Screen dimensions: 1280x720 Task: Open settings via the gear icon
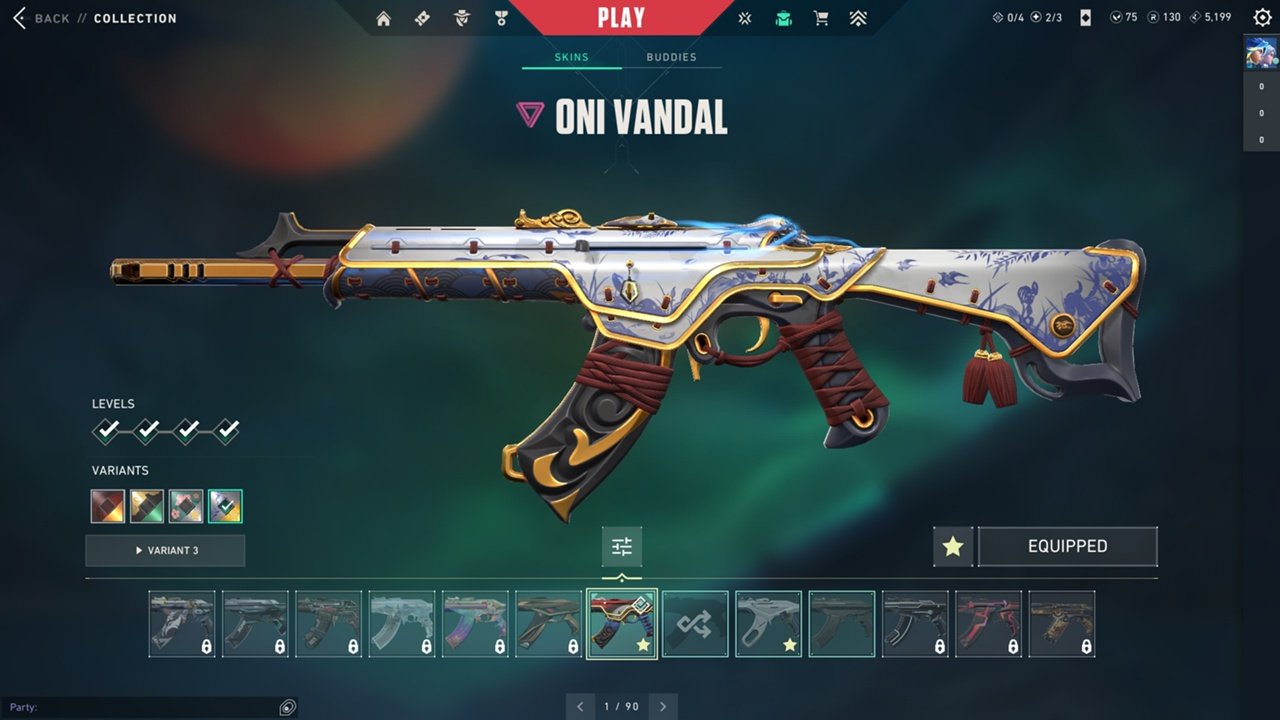click(x=1263, y=17)
